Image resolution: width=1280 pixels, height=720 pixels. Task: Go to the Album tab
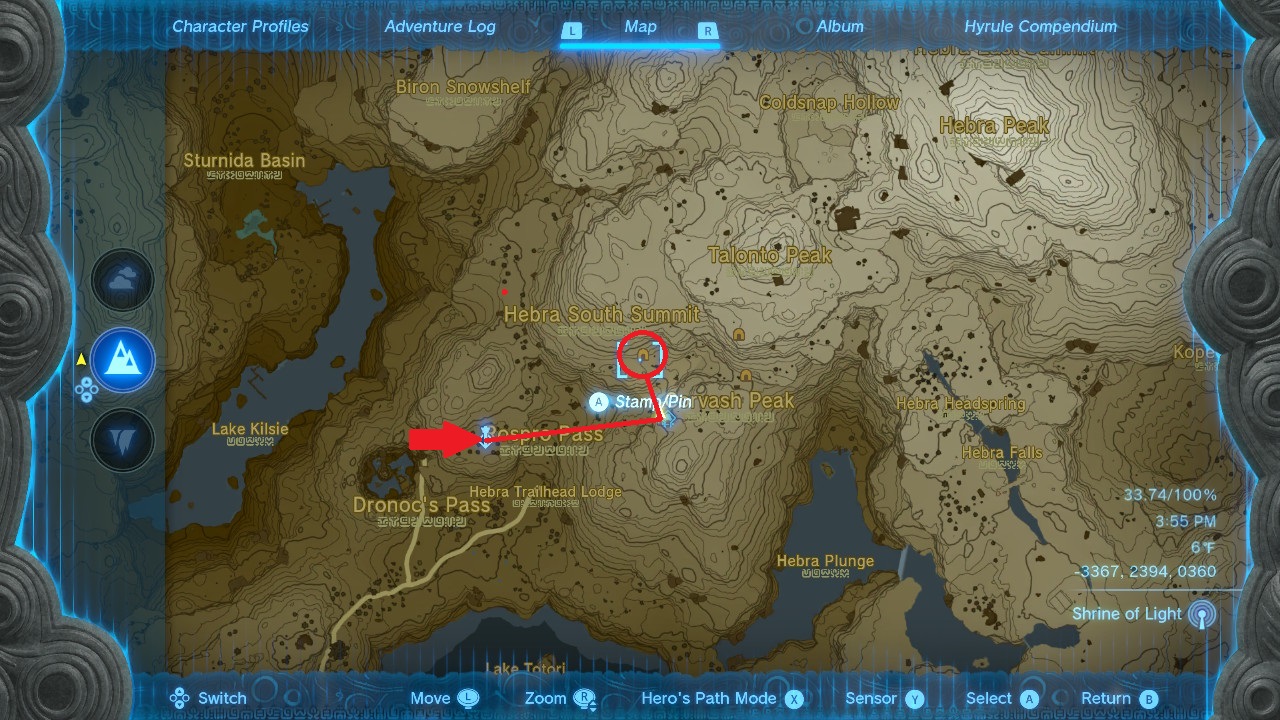point(840,27)
